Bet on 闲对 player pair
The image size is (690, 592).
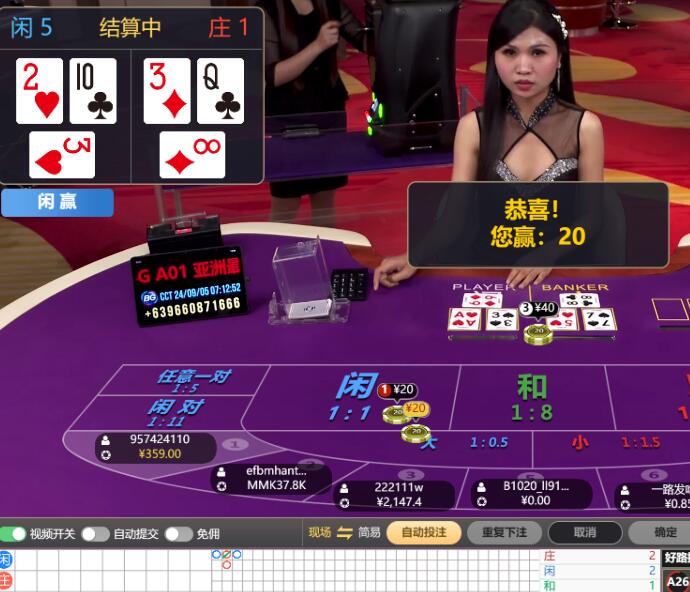tap(176, 412)
